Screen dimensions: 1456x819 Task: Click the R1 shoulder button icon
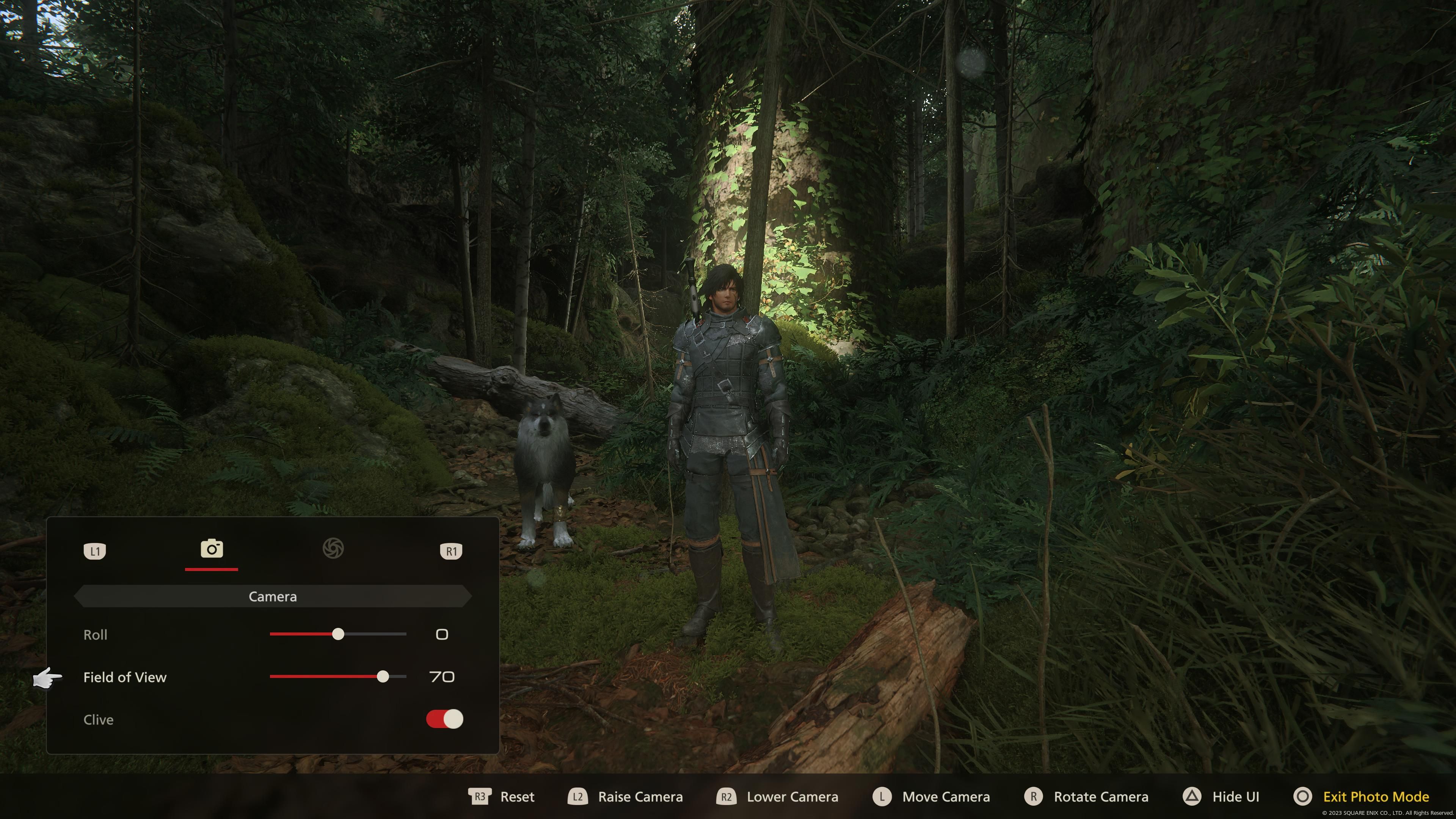tap(451, 551)
